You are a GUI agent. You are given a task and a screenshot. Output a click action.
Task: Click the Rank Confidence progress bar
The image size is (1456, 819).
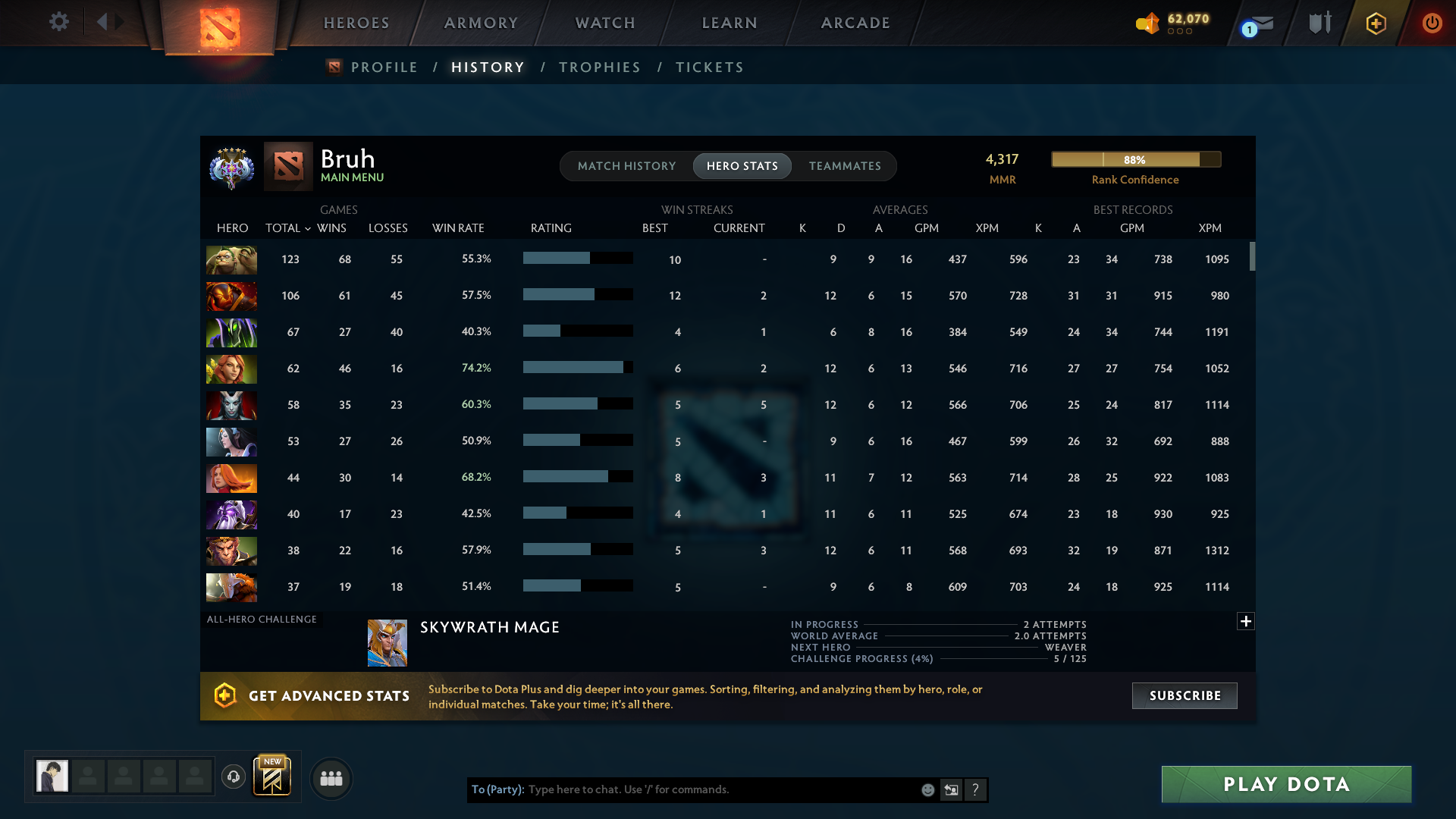tap(1135, 159)
